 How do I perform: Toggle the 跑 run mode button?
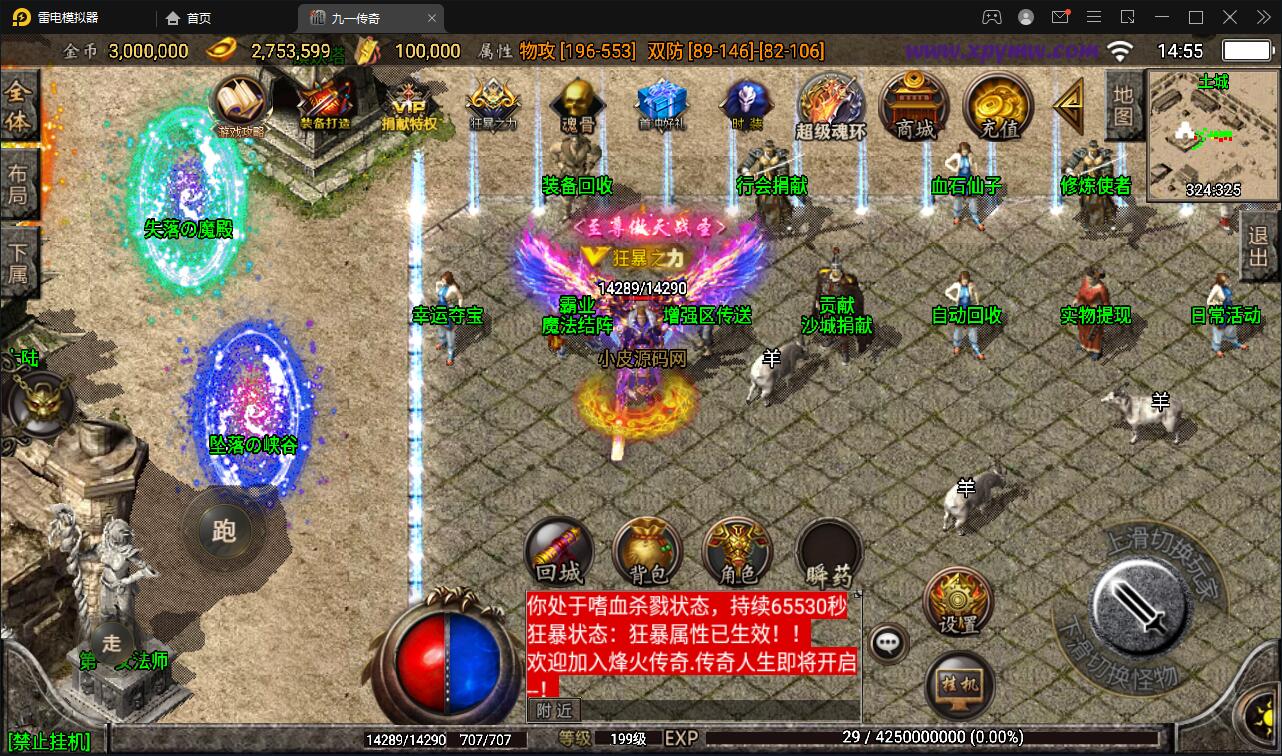click(x=226, y=531)
